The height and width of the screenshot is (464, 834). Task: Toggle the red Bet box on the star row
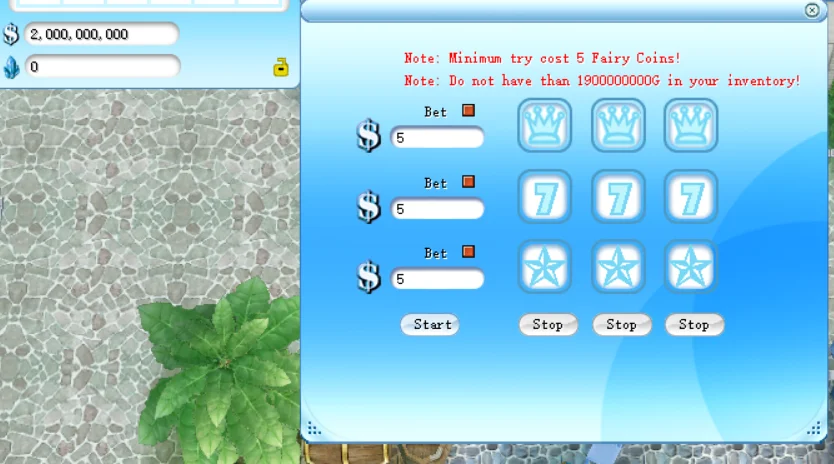[468, 252]
